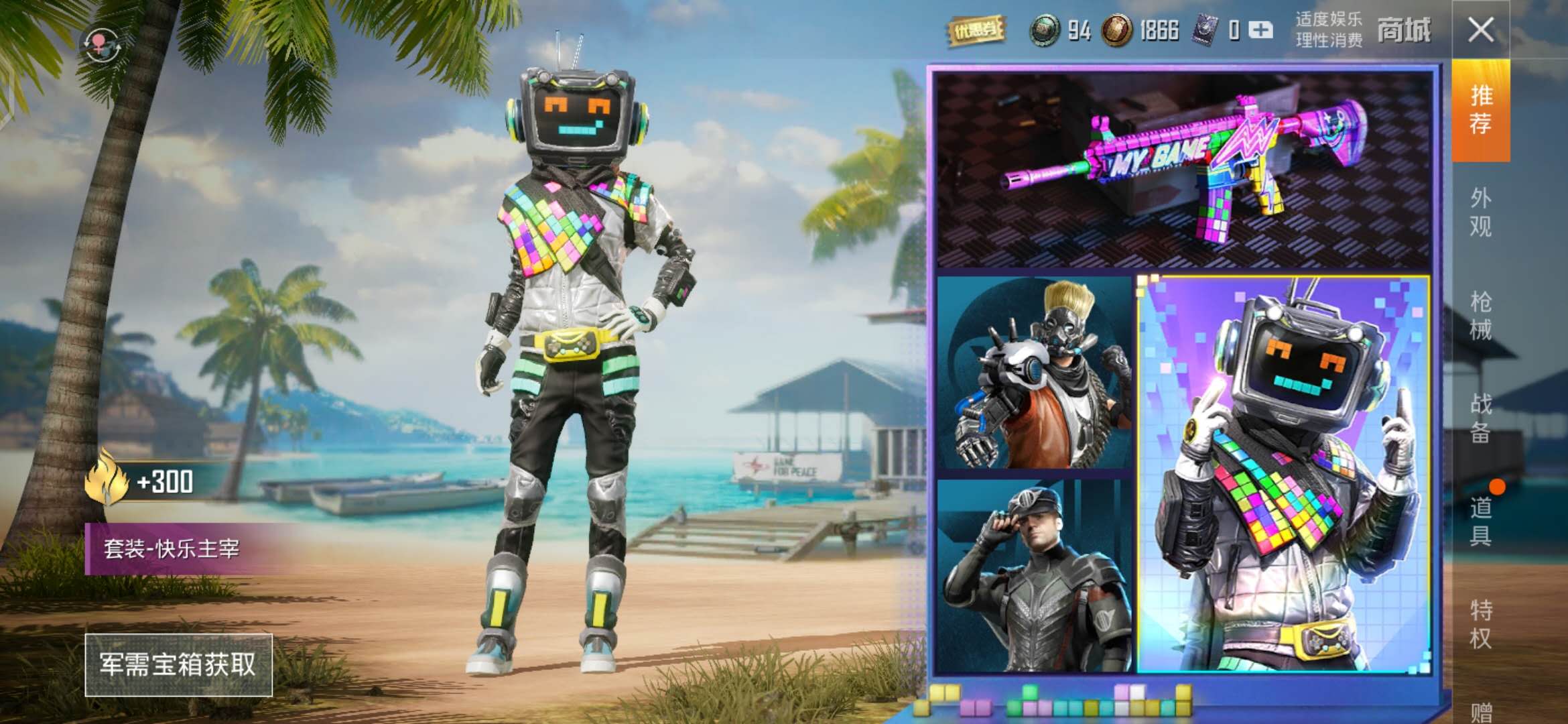1568x724 pixels.
Task: Add currency with the plus button
Action: 1260,30
